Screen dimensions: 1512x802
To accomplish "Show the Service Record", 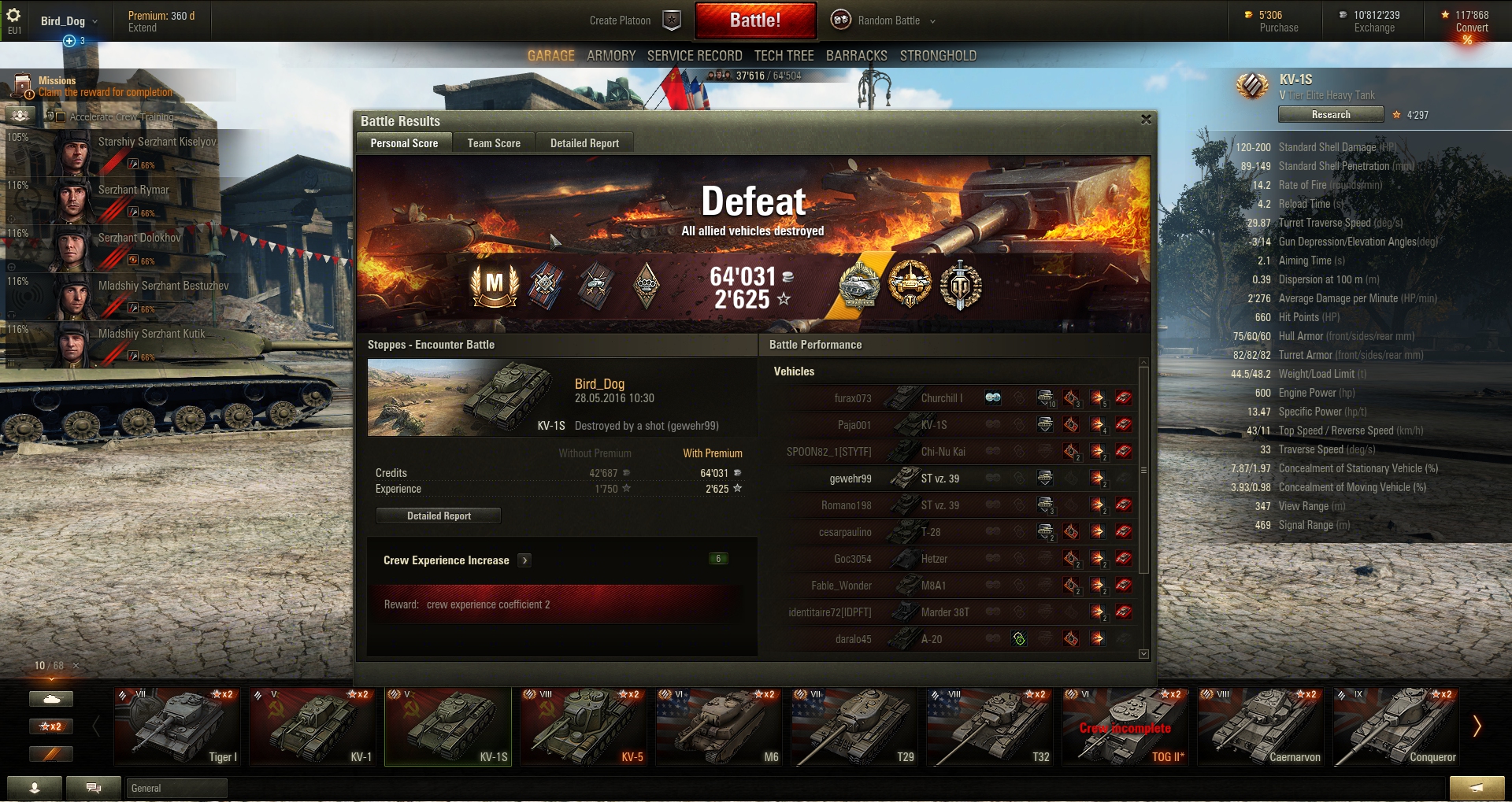I will pos(695,56).
